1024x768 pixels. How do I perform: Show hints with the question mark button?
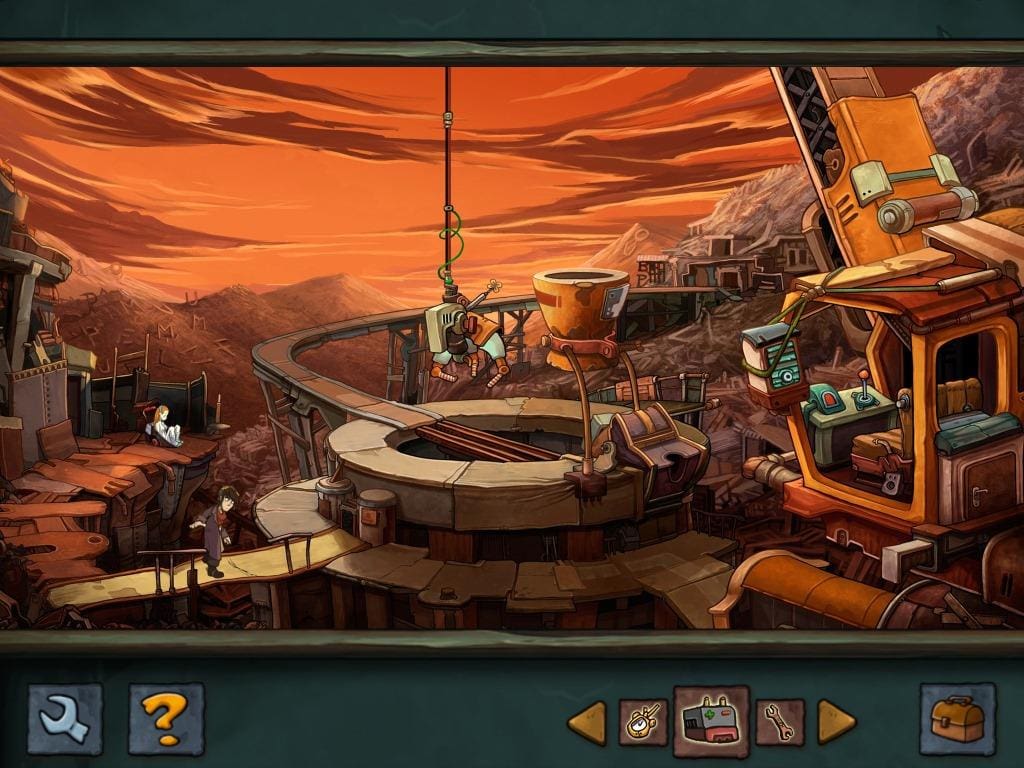point(166,718)
